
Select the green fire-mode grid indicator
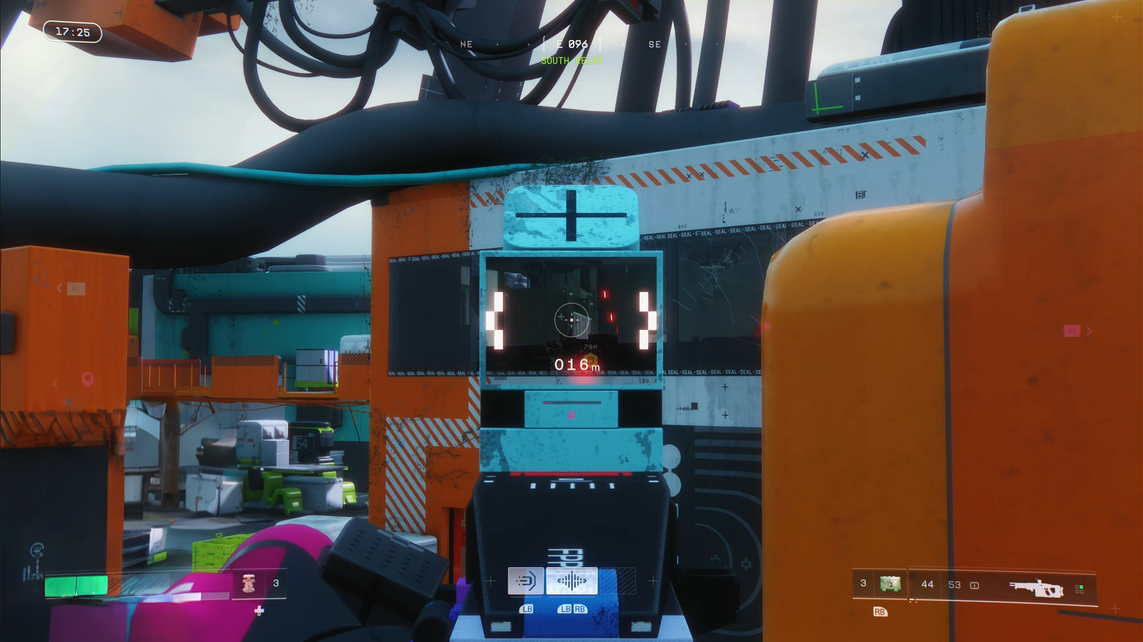click(x=1079, y=589)
